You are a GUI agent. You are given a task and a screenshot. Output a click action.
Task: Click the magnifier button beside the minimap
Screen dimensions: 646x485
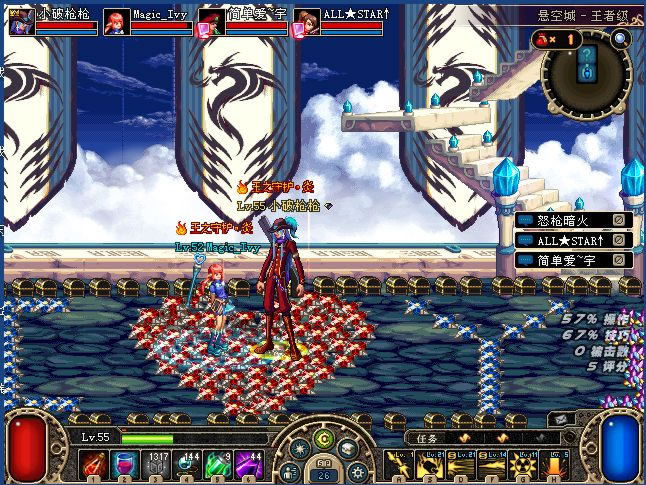click(x=621, y=39)
